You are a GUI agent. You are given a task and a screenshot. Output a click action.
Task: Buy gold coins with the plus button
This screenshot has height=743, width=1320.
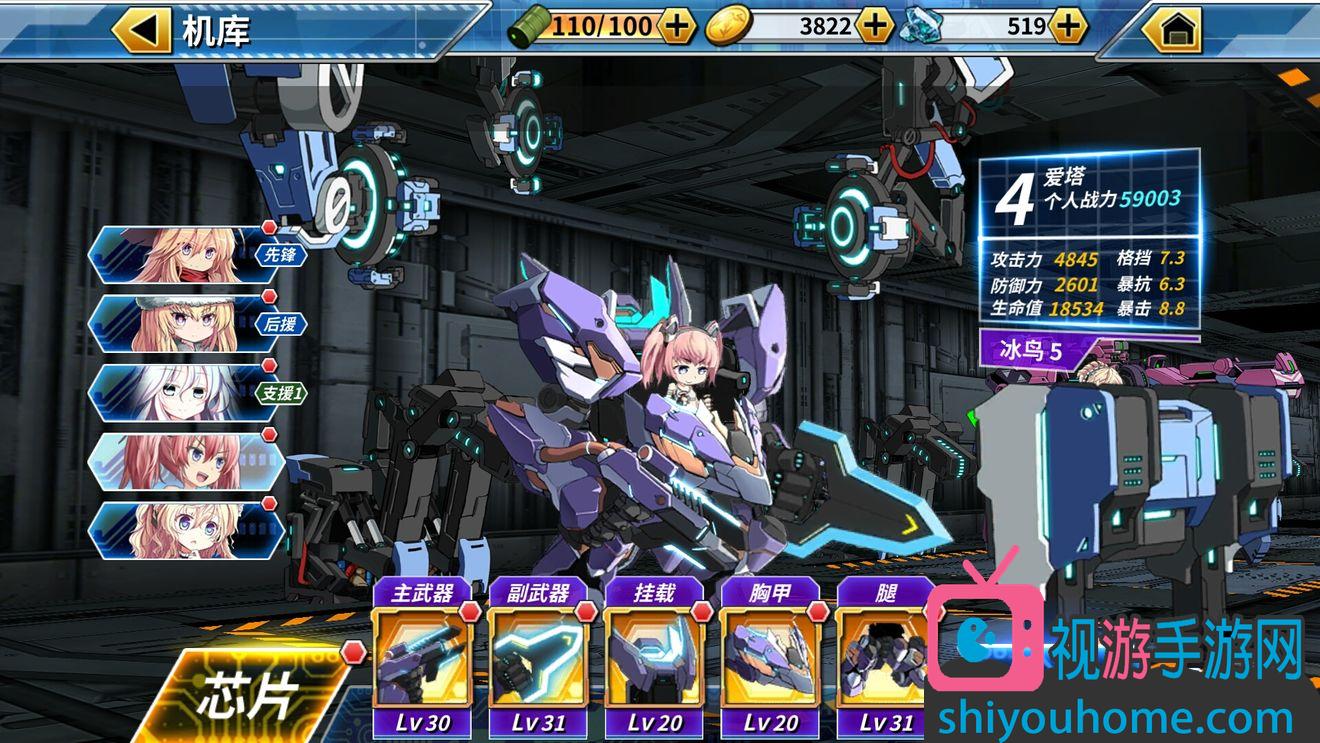coord(875,26)
